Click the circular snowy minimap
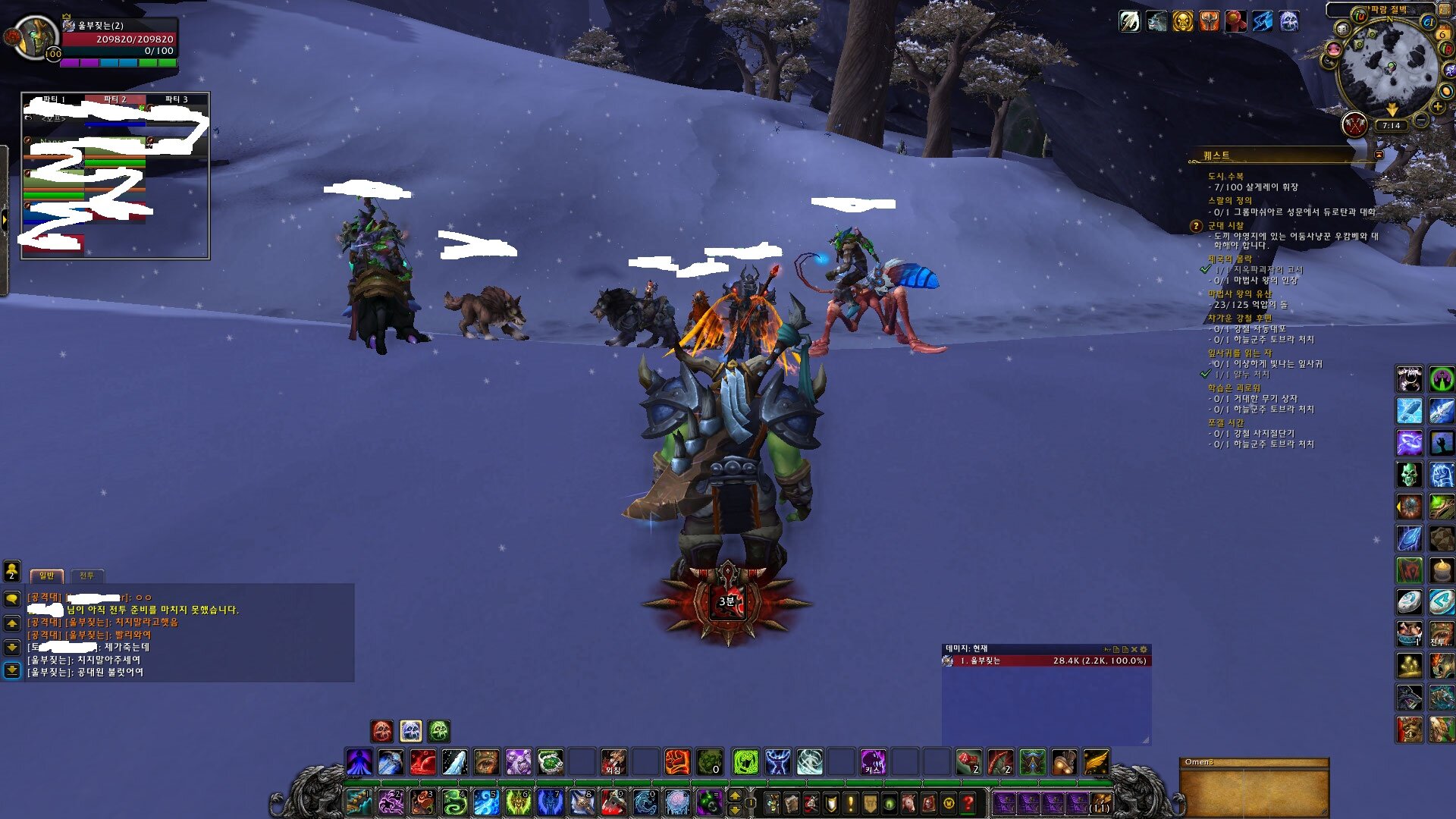This screenshot has width=1456, height=819. (x=1388, y=68)
